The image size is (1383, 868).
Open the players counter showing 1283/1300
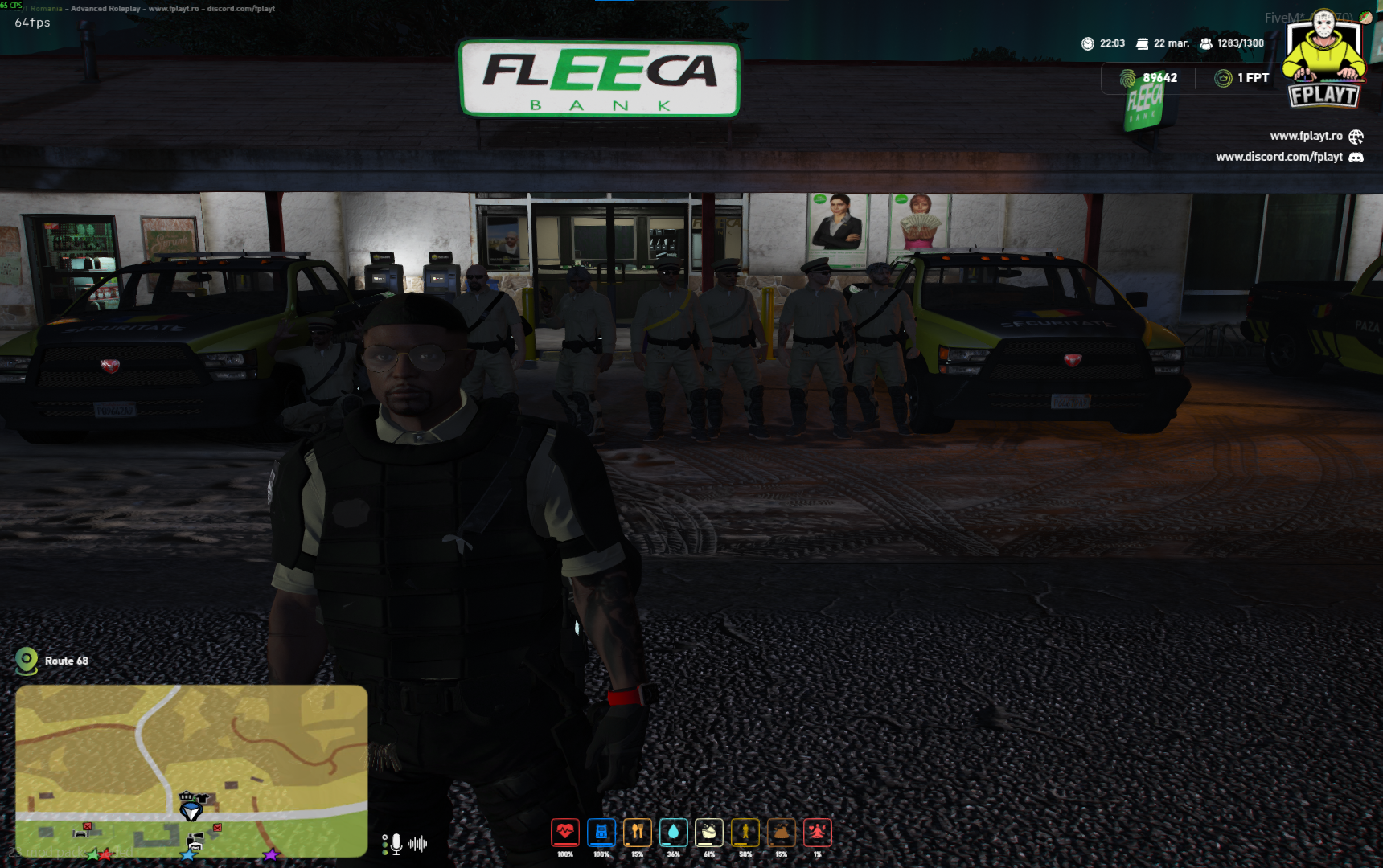[1206, 43]
